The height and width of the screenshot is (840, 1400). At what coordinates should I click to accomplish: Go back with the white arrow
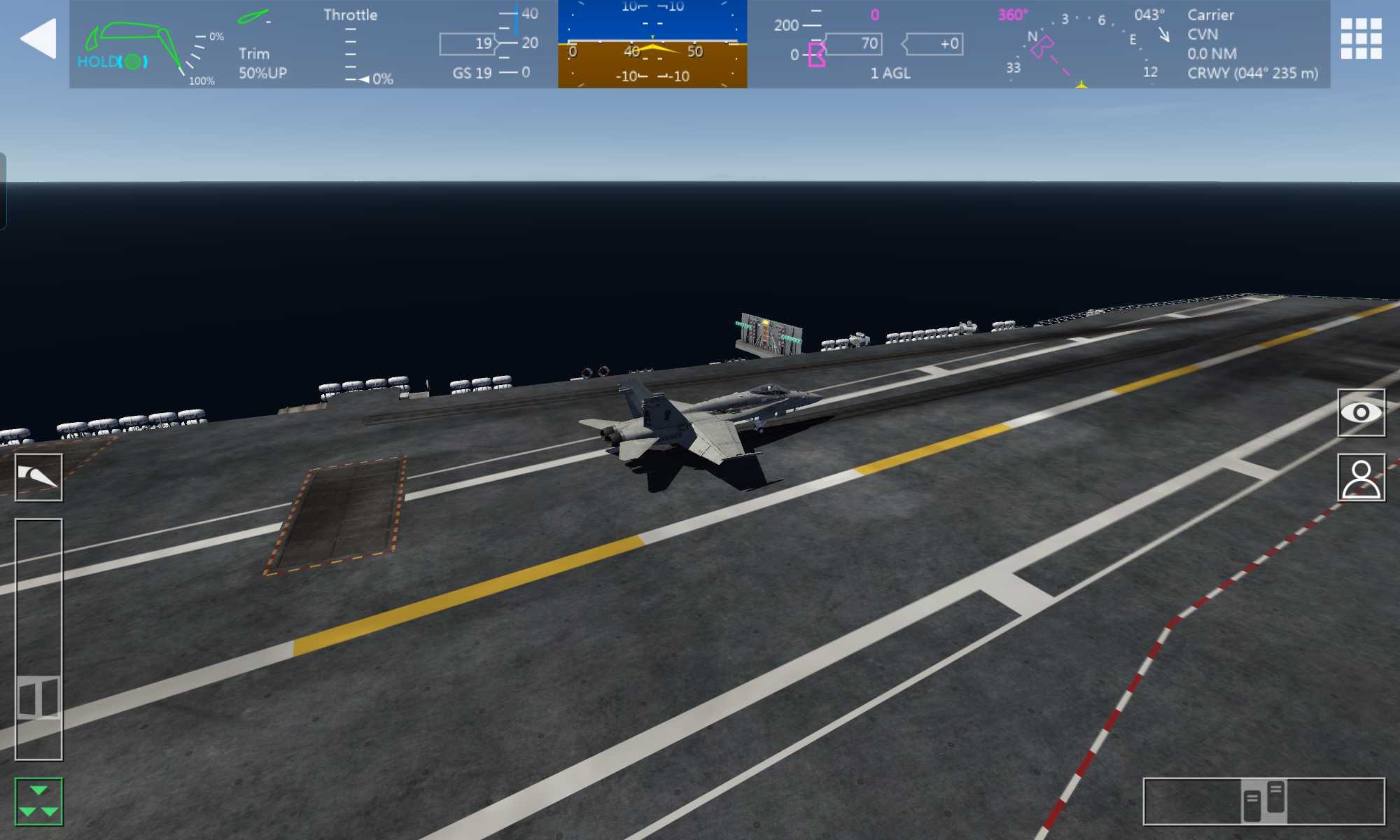point(38,38)
